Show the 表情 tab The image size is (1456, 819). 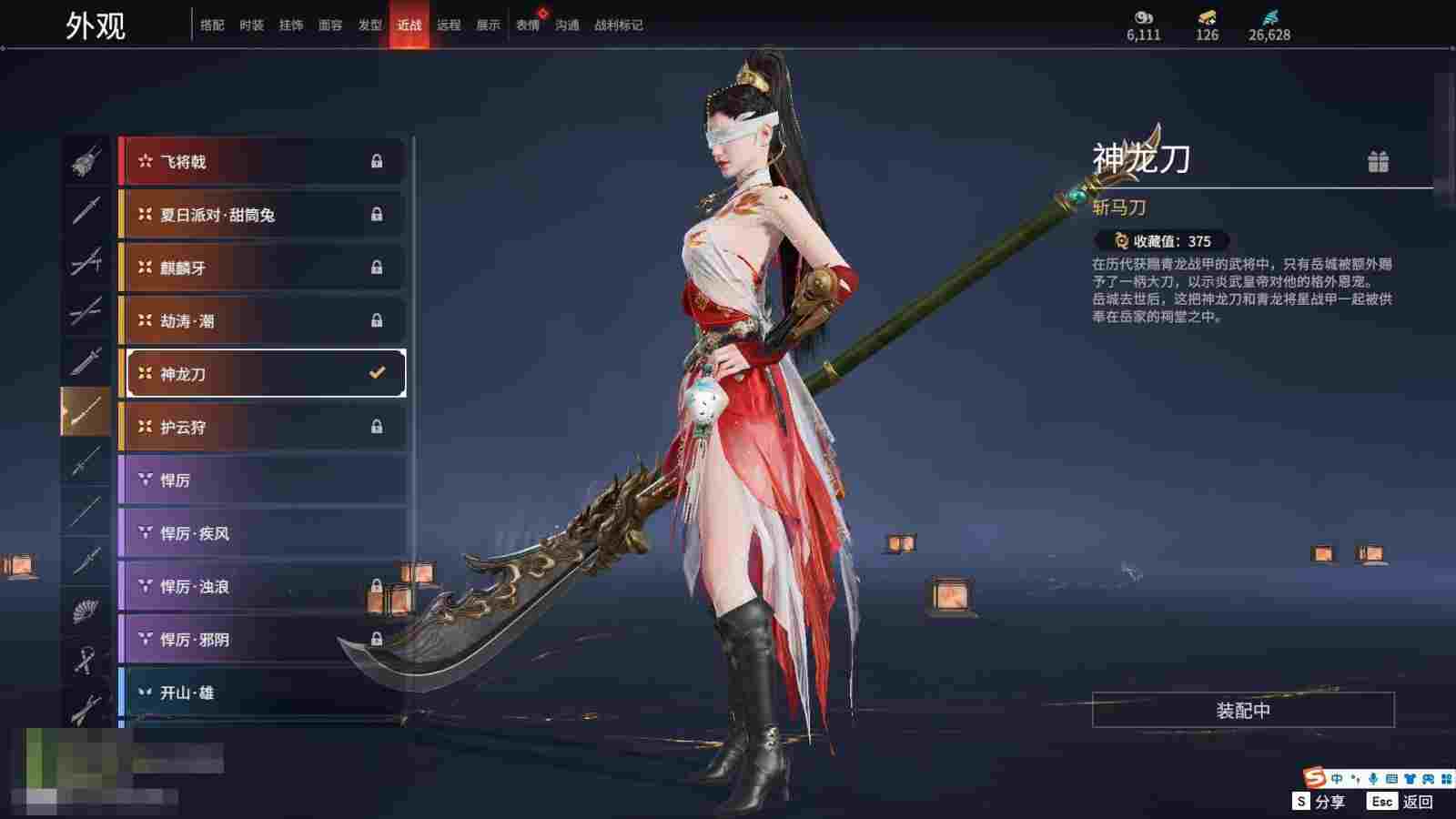528,25
